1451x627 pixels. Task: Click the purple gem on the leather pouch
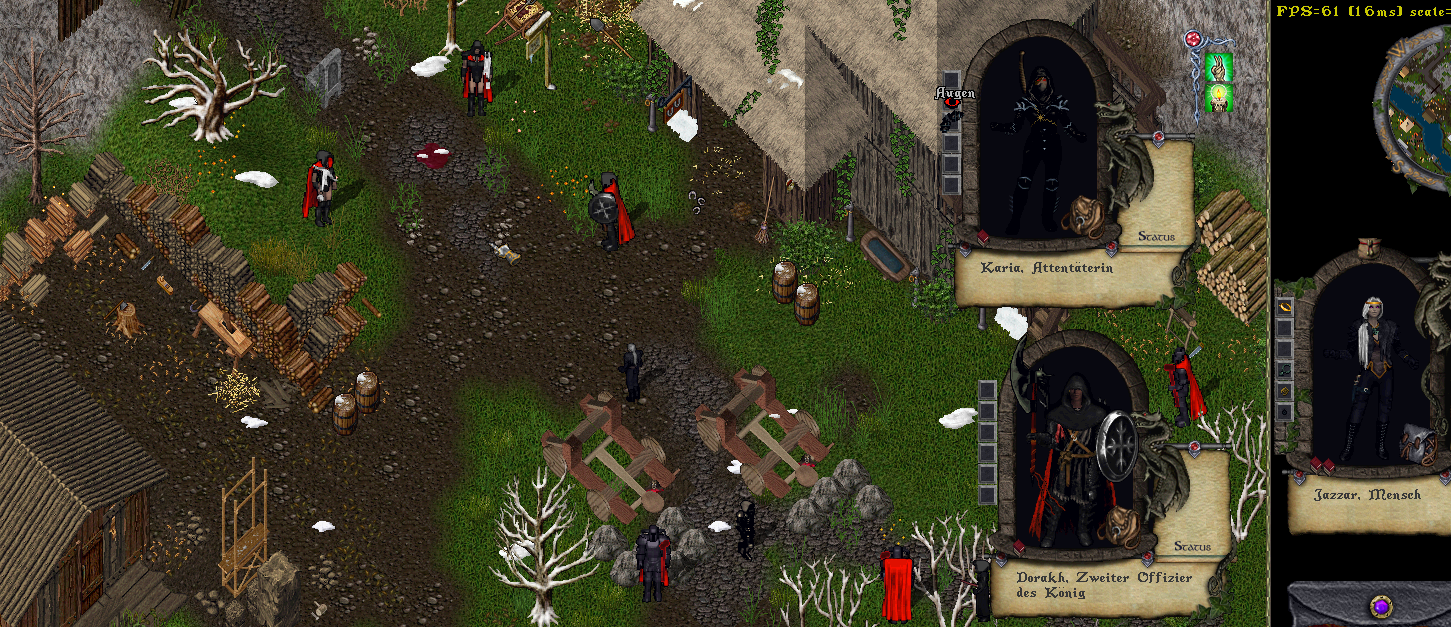pyautogui.click(x=1381, y=606)
